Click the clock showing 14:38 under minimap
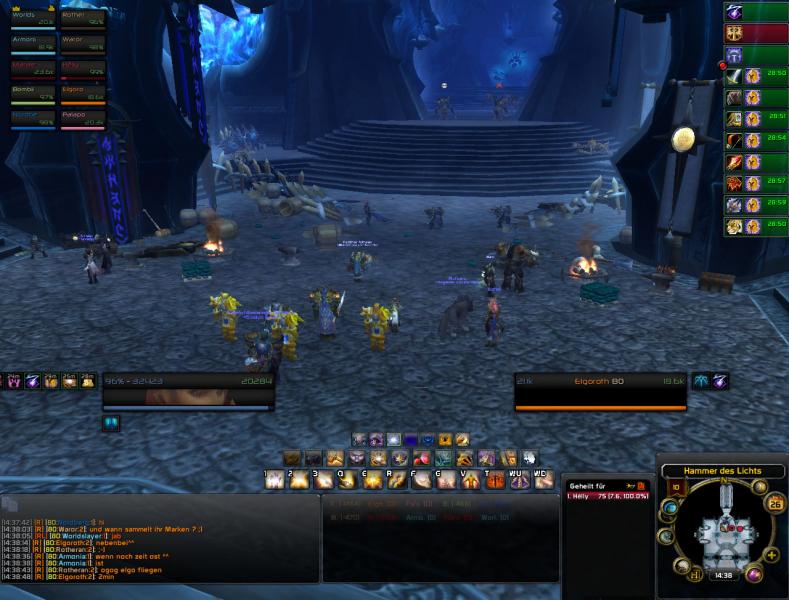This screenshot has width=789, height=600. 722,576
